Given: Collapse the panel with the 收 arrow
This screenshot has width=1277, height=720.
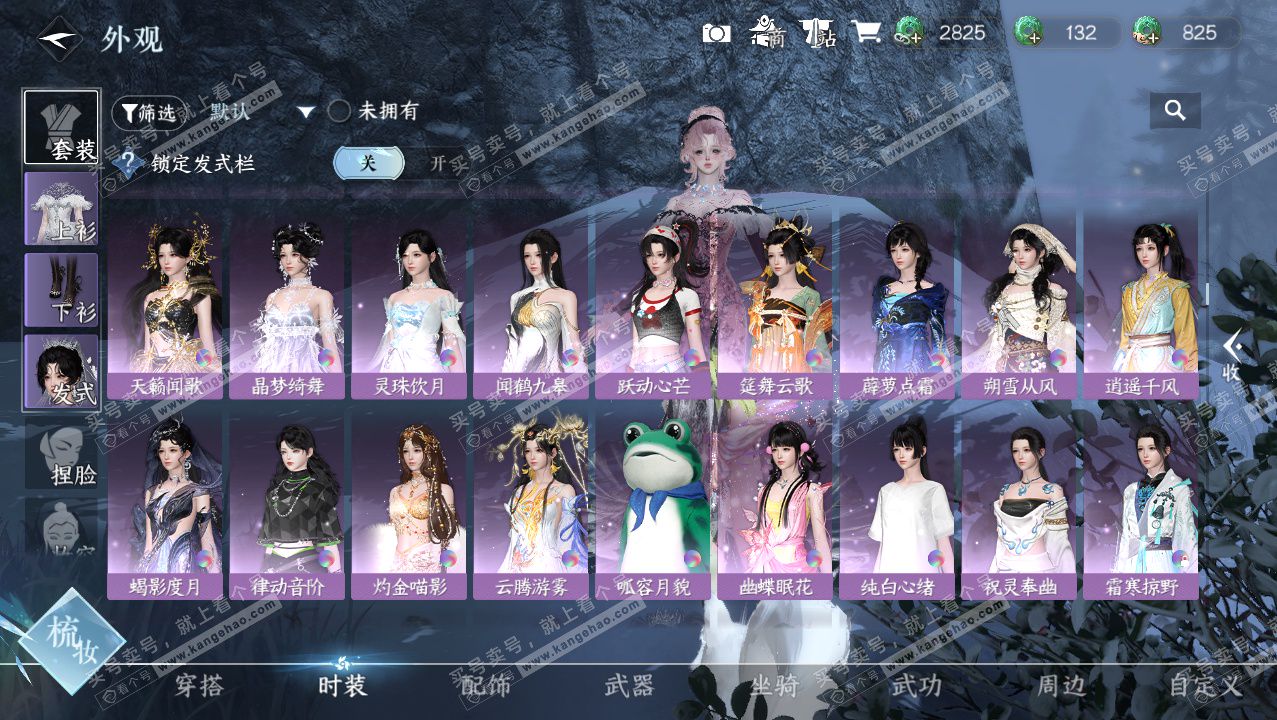Looking at the screenshot, I should coord(1232,357).
